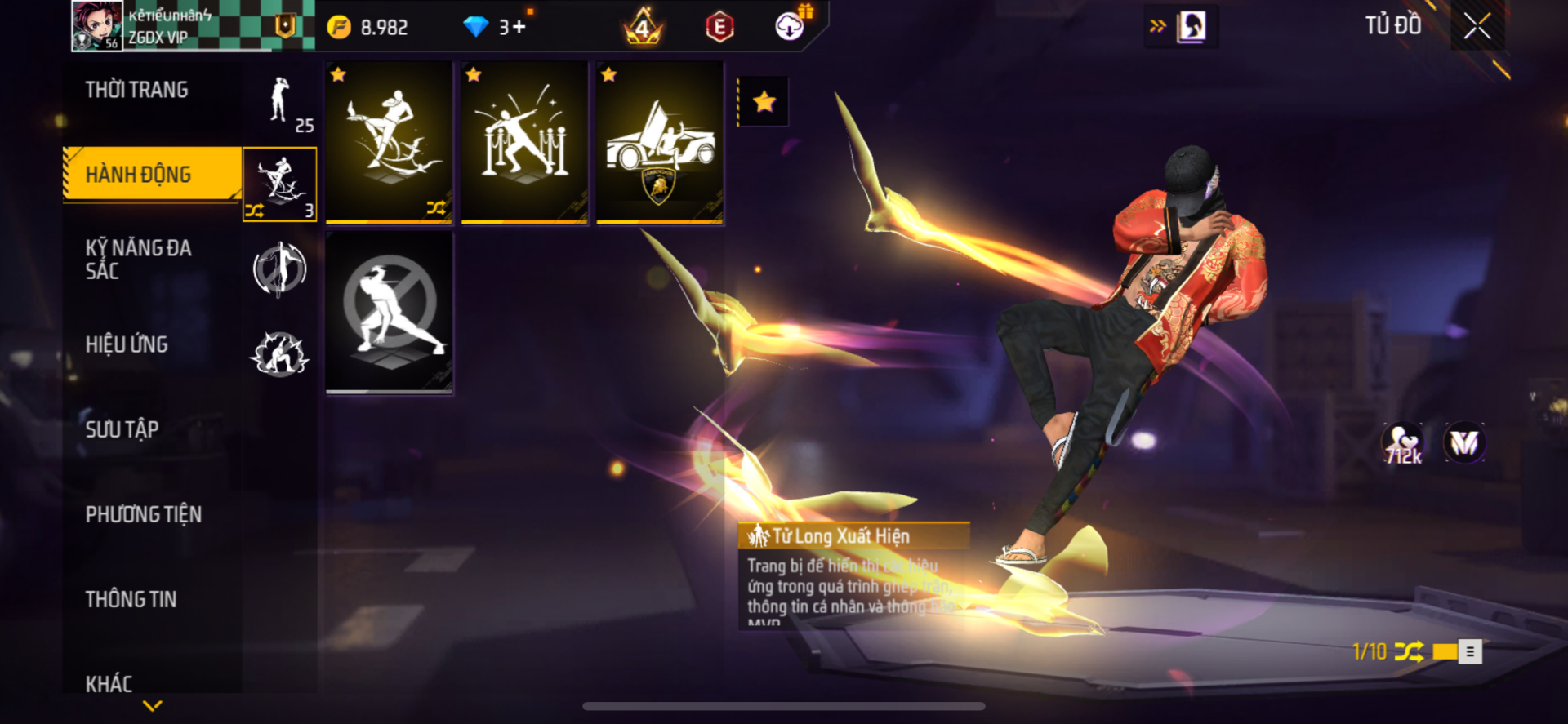Select the kicking dragon emote tile
1568x724 pixels.
point(389,143)
